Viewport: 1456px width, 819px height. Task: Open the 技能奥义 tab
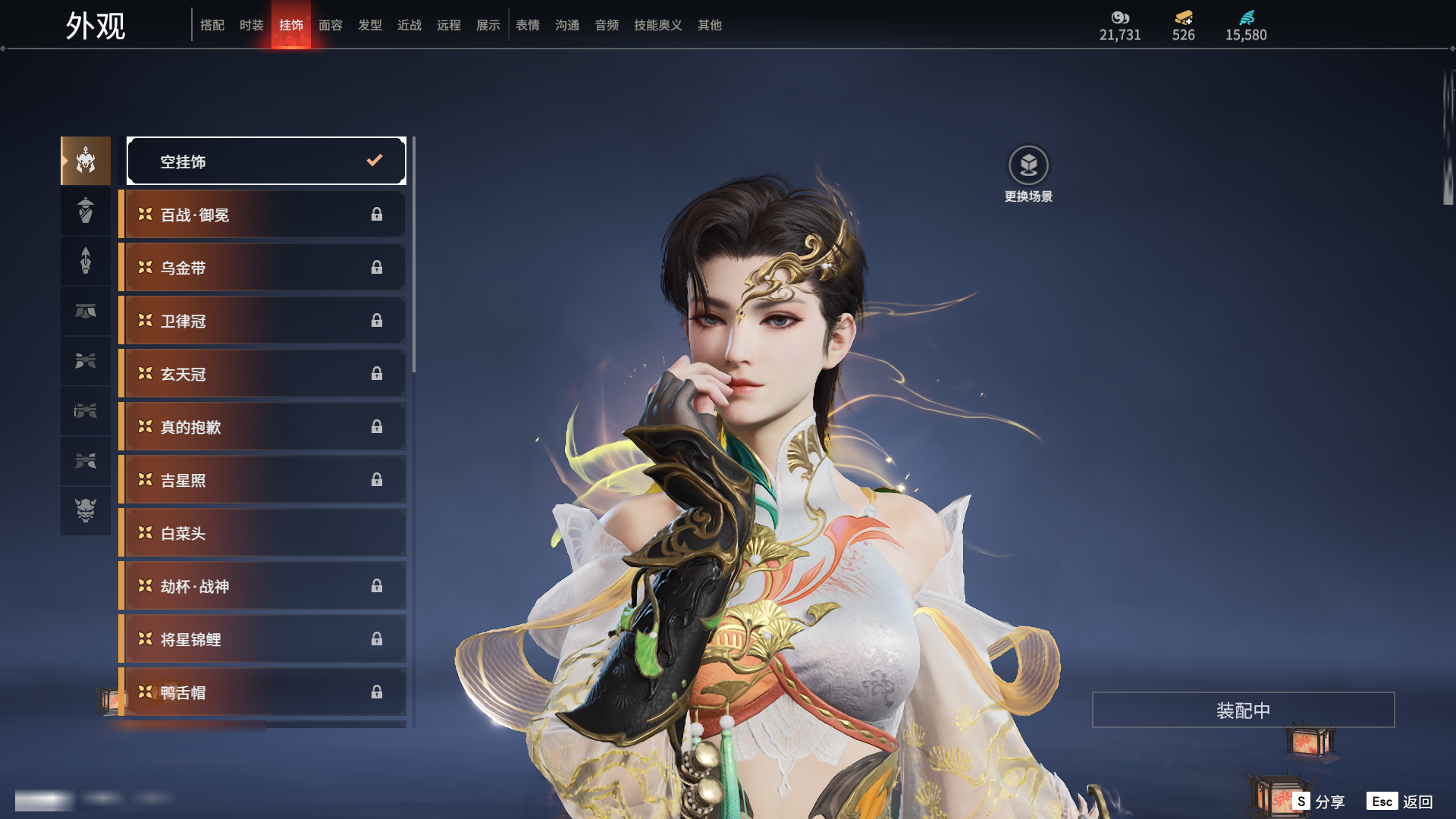(657, 25)
